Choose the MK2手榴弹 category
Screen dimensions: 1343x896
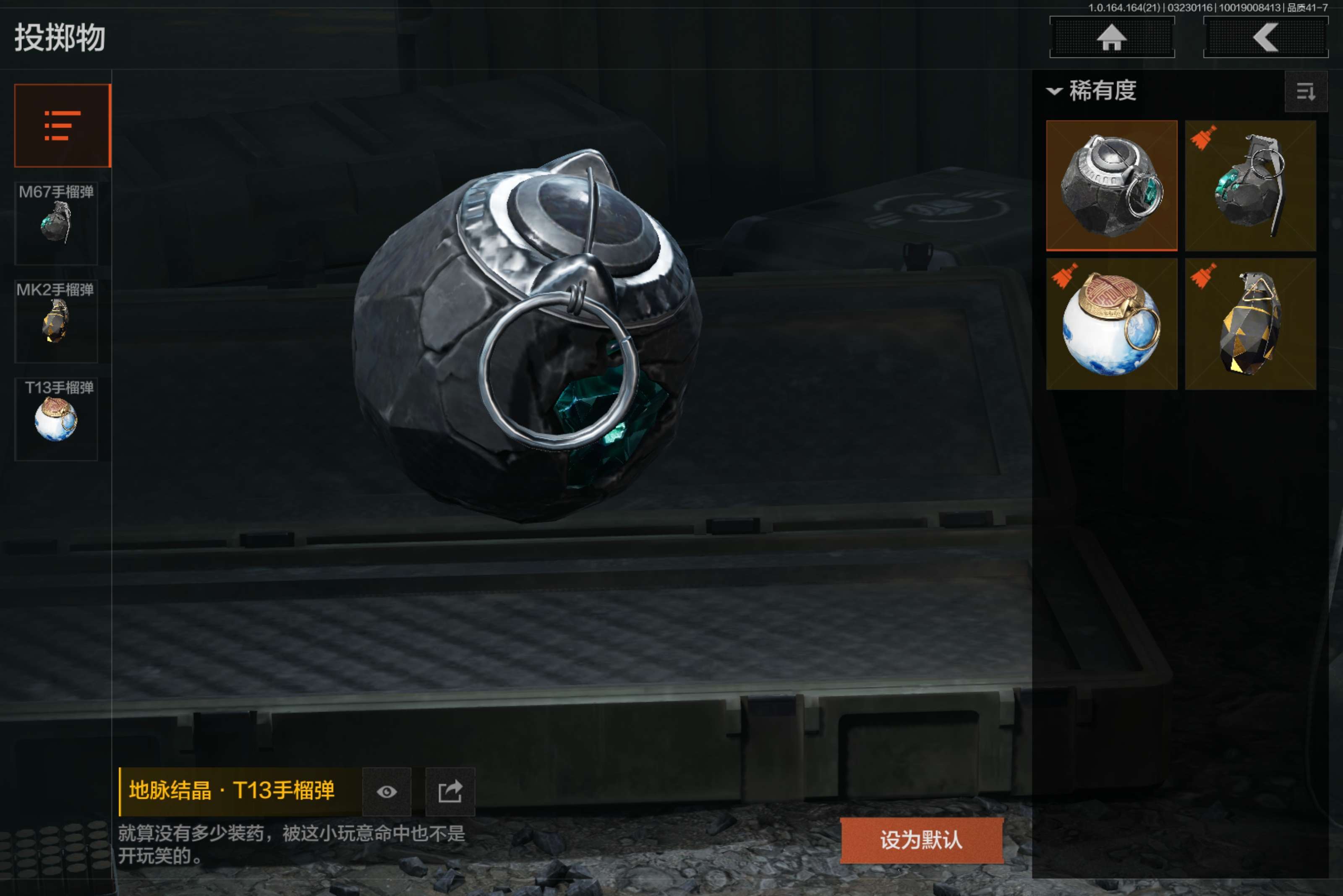coord(56,320)
